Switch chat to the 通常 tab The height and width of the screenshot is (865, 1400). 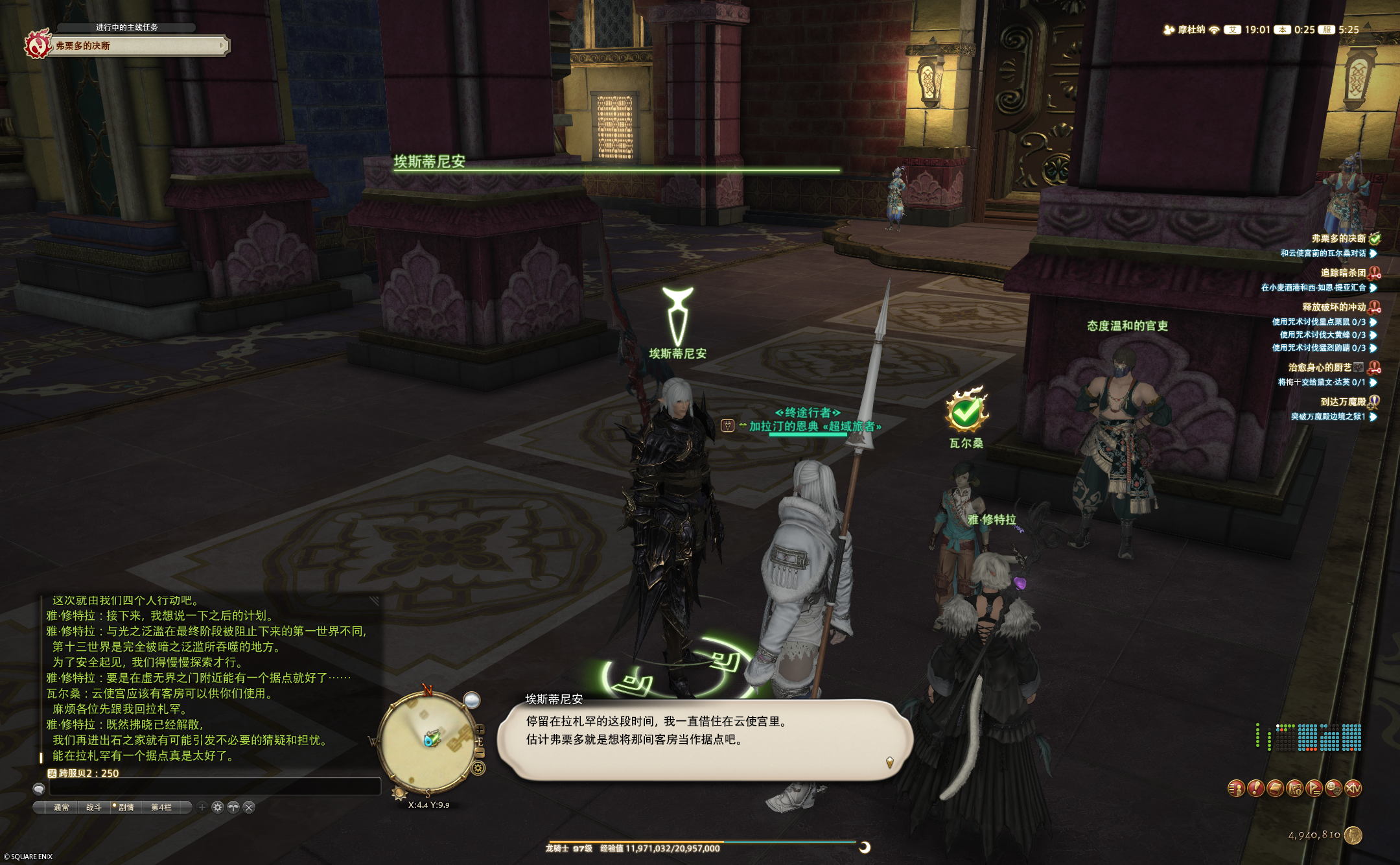click(x=61, y=807)
